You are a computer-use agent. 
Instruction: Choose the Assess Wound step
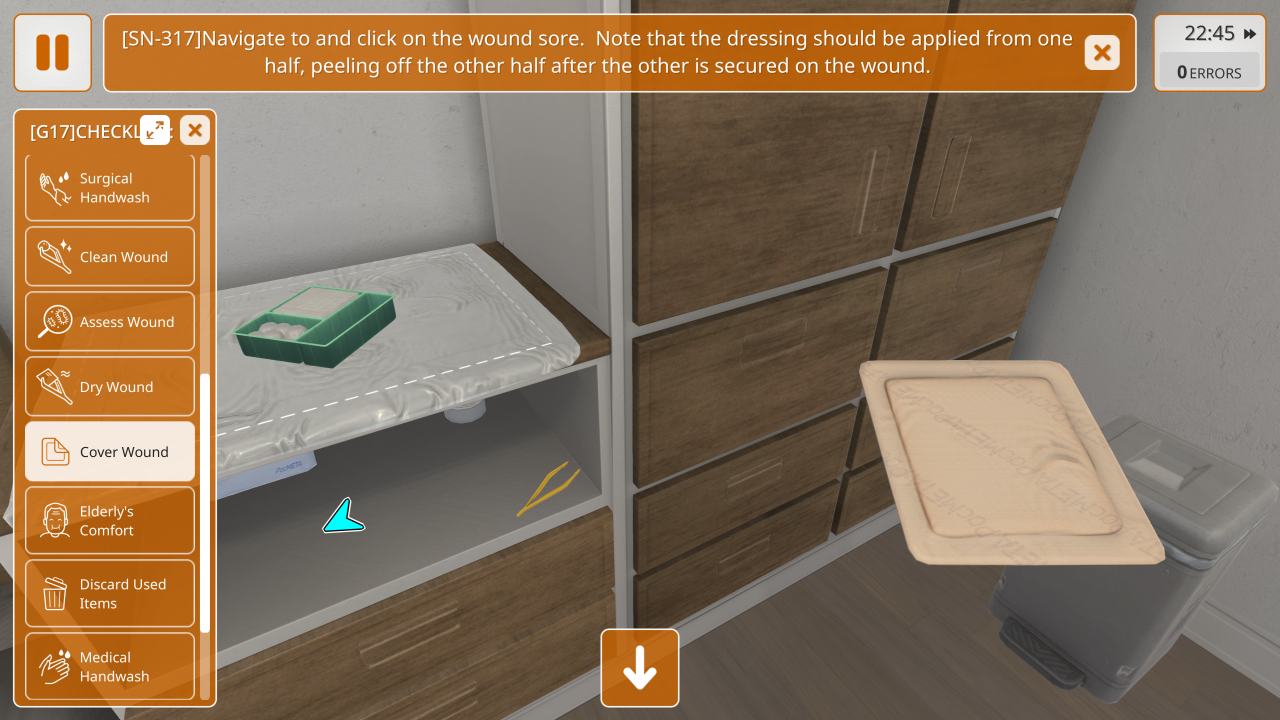coord(110,322)
